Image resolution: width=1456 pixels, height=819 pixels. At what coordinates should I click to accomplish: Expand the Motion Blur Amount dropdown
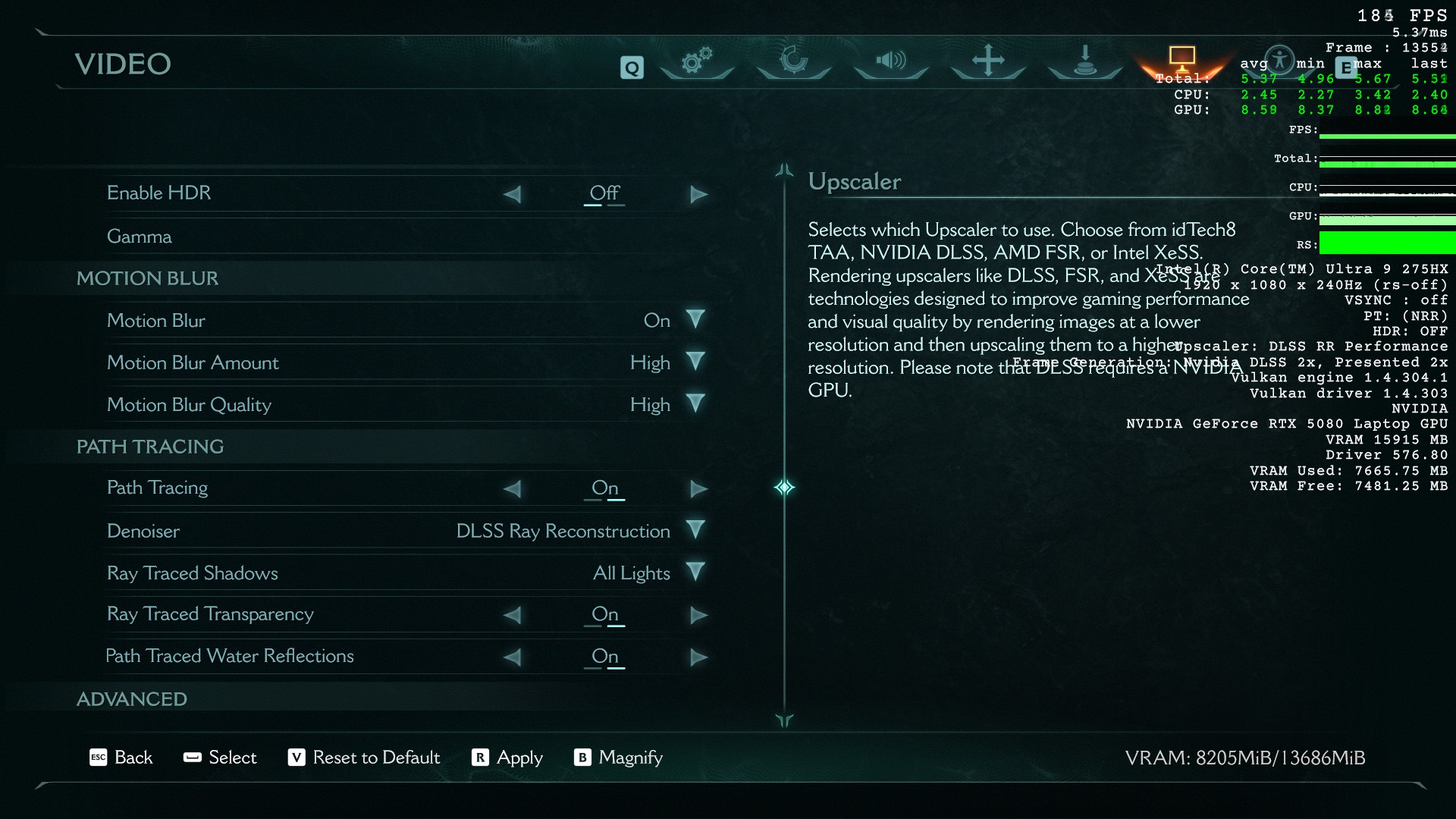pyautogui.click(x=695, y=362)
